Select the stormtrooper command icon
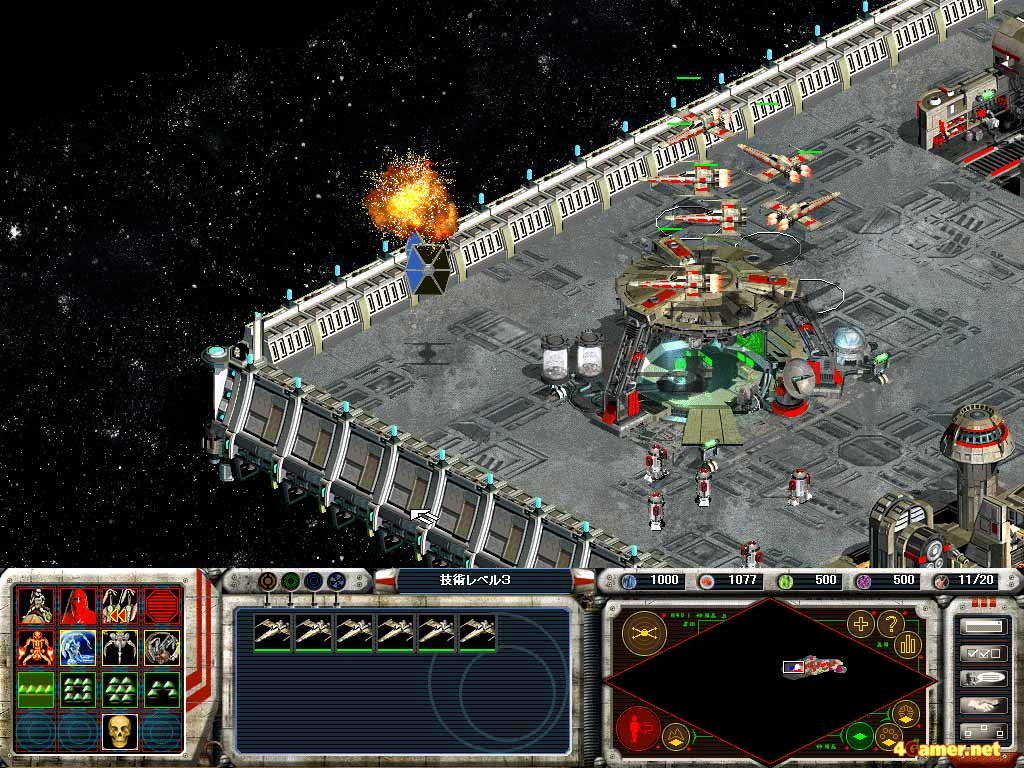This screenshot has height=768, width=1024. point(36,606)
